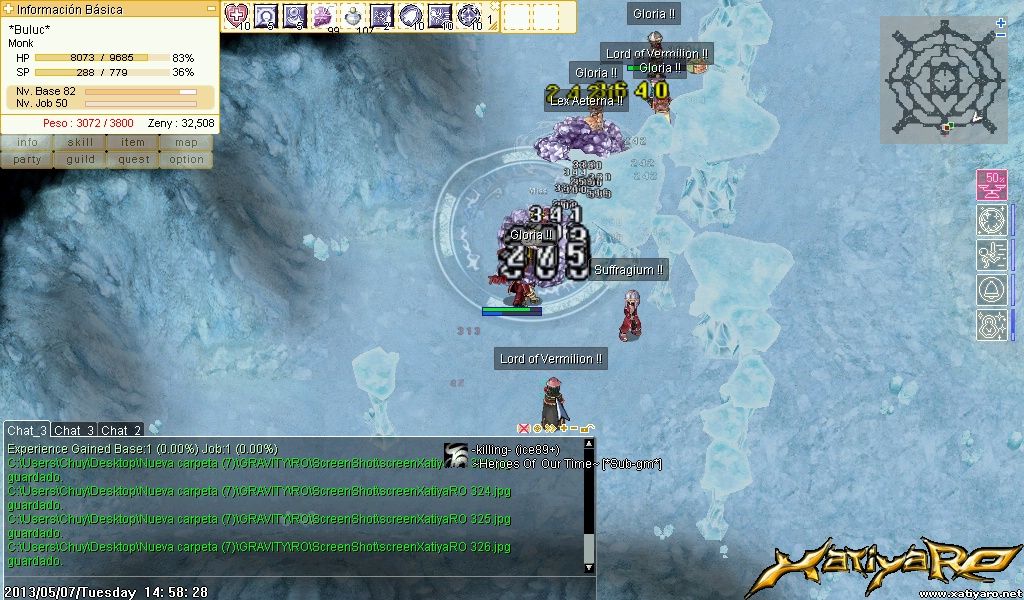This screenshot has width=1024, height=600.
Task: Minimize the Información Básica window
Action: (211, 8)
